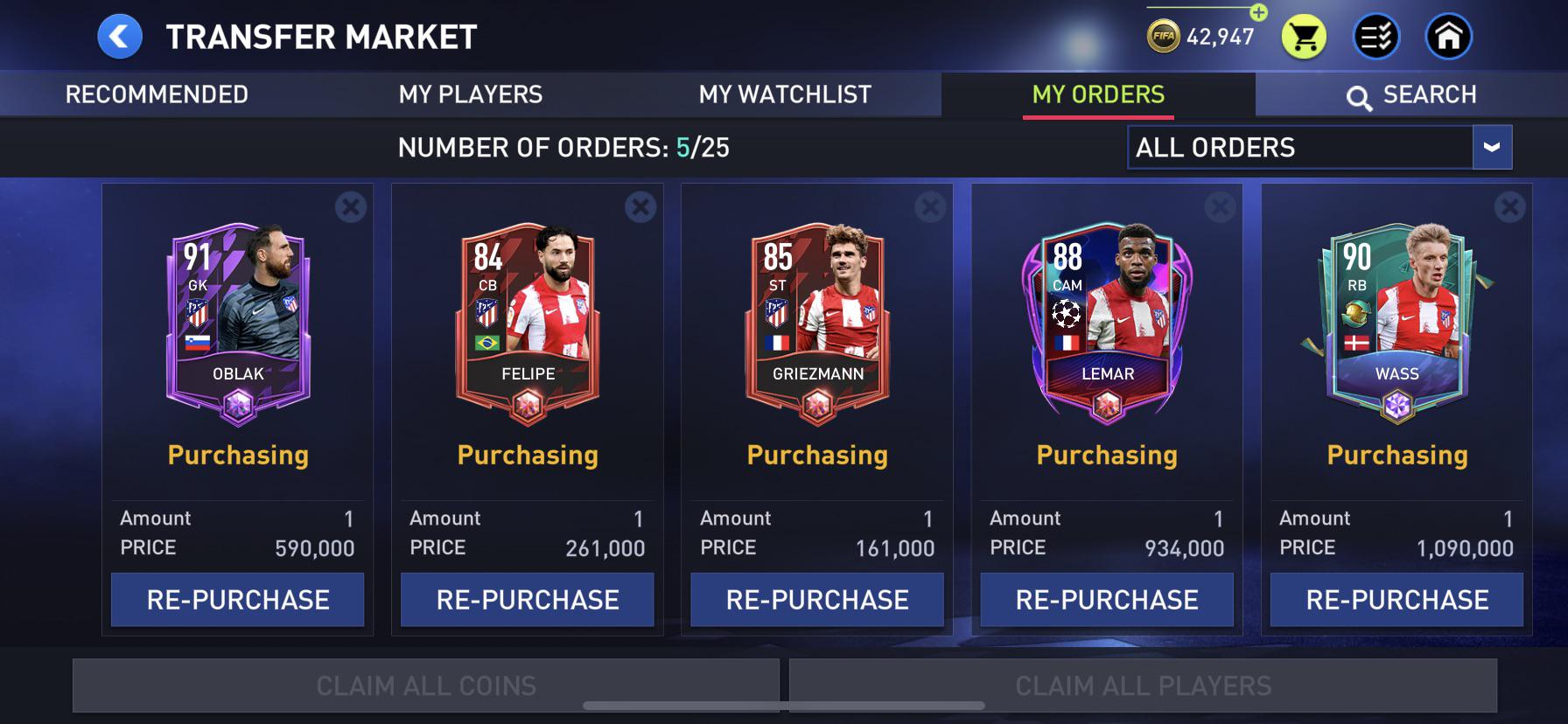The height and width of the screenshot is (724, 1568).
Task: Open the MY WATCHLIST tab
Action: coord(784,94)
